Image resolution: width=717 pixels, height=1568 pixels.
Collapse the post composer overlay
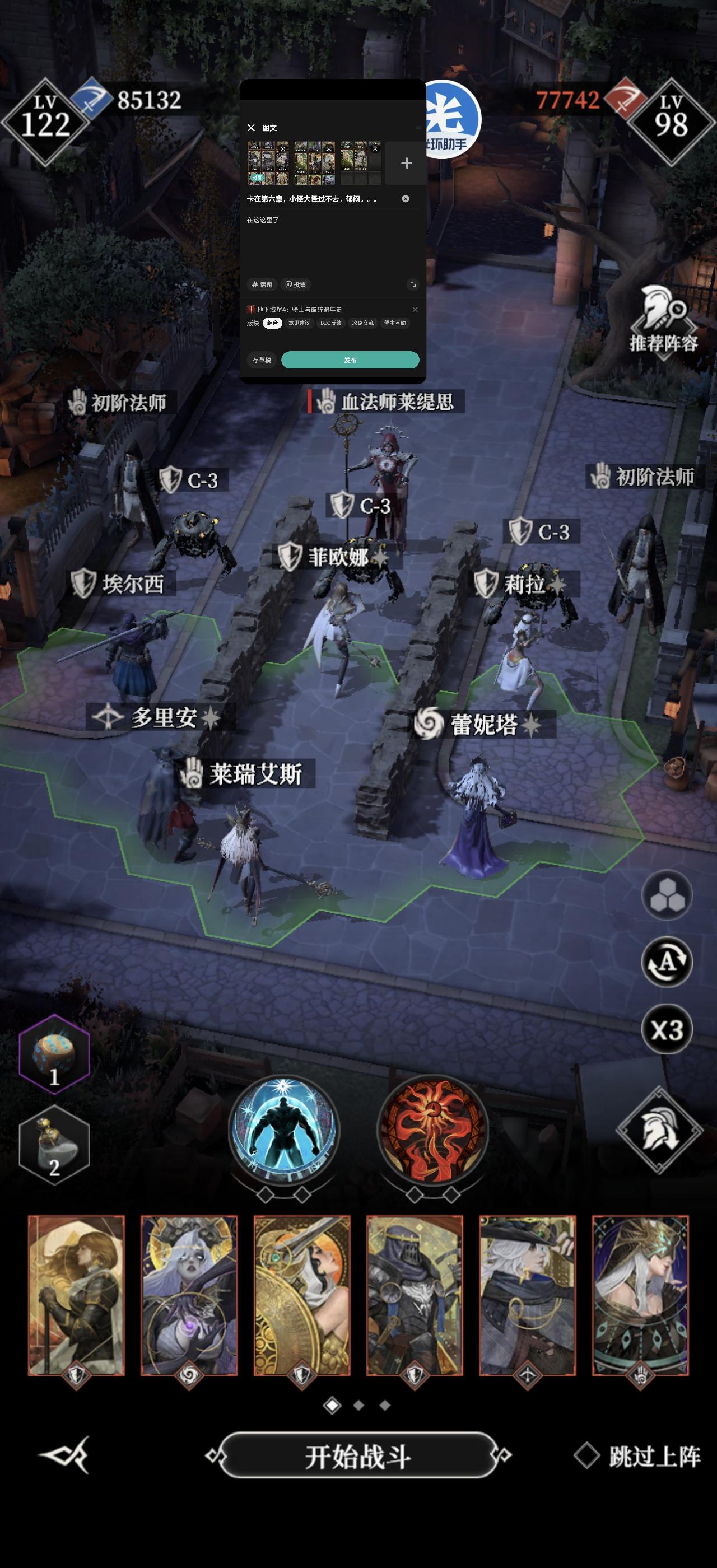[x=252, y=128]
